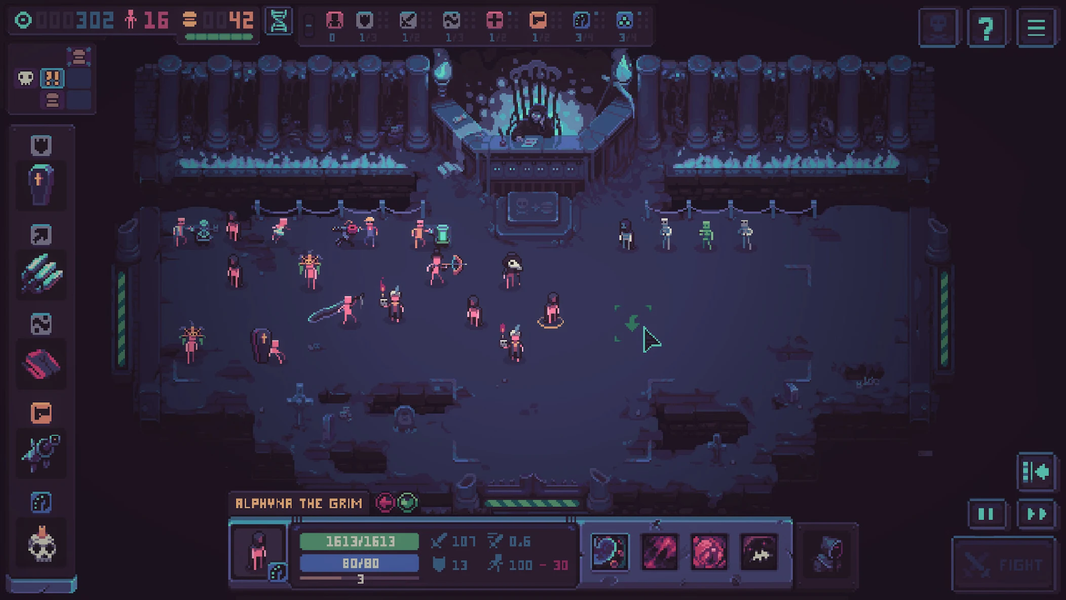Screen dimensions: 1066x600
Task: Select the red cross healer class icon
Action: click(x=494, y=20)
